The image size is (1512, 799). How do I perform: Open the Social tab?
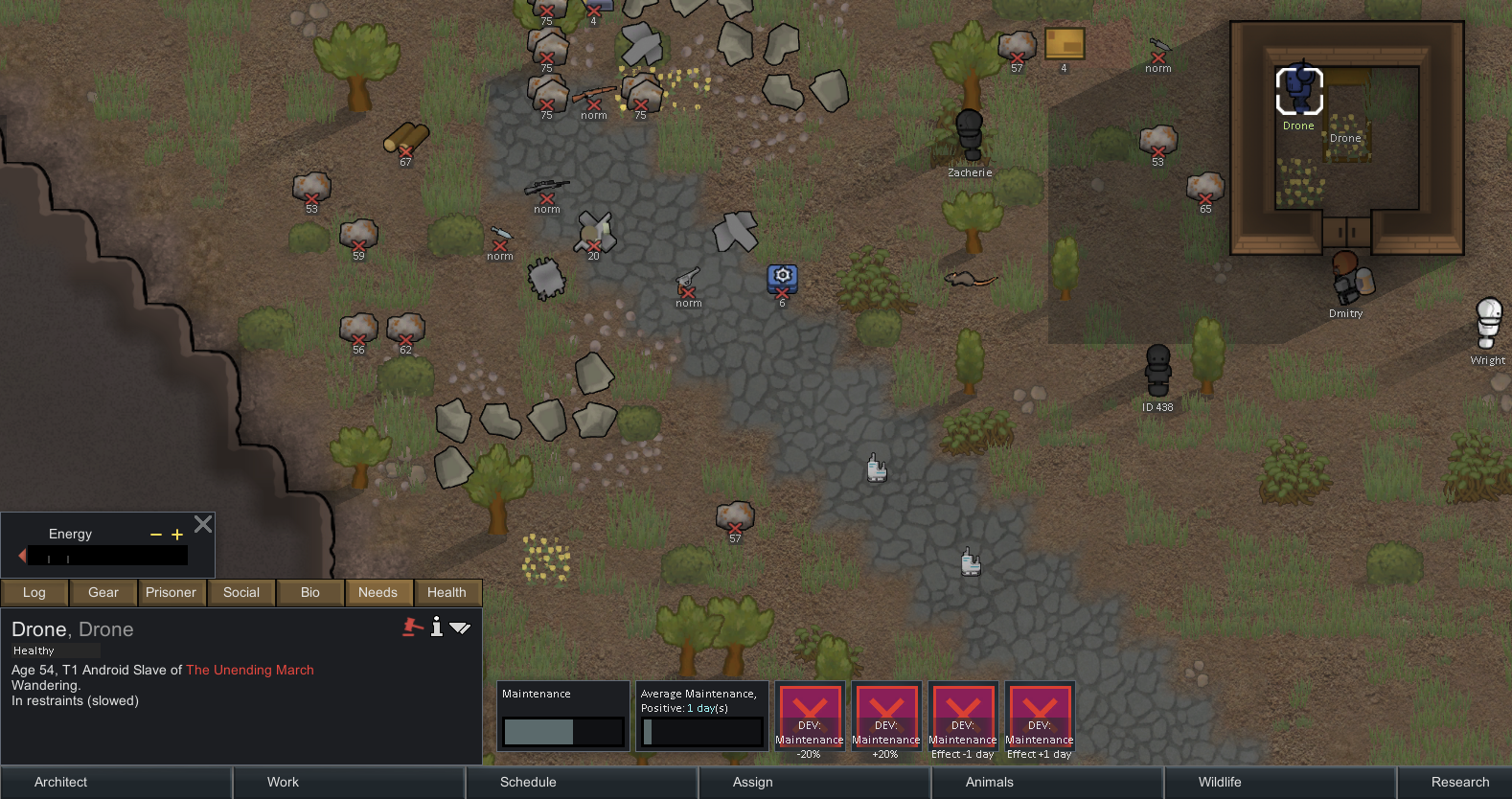(x=241, y=592)
